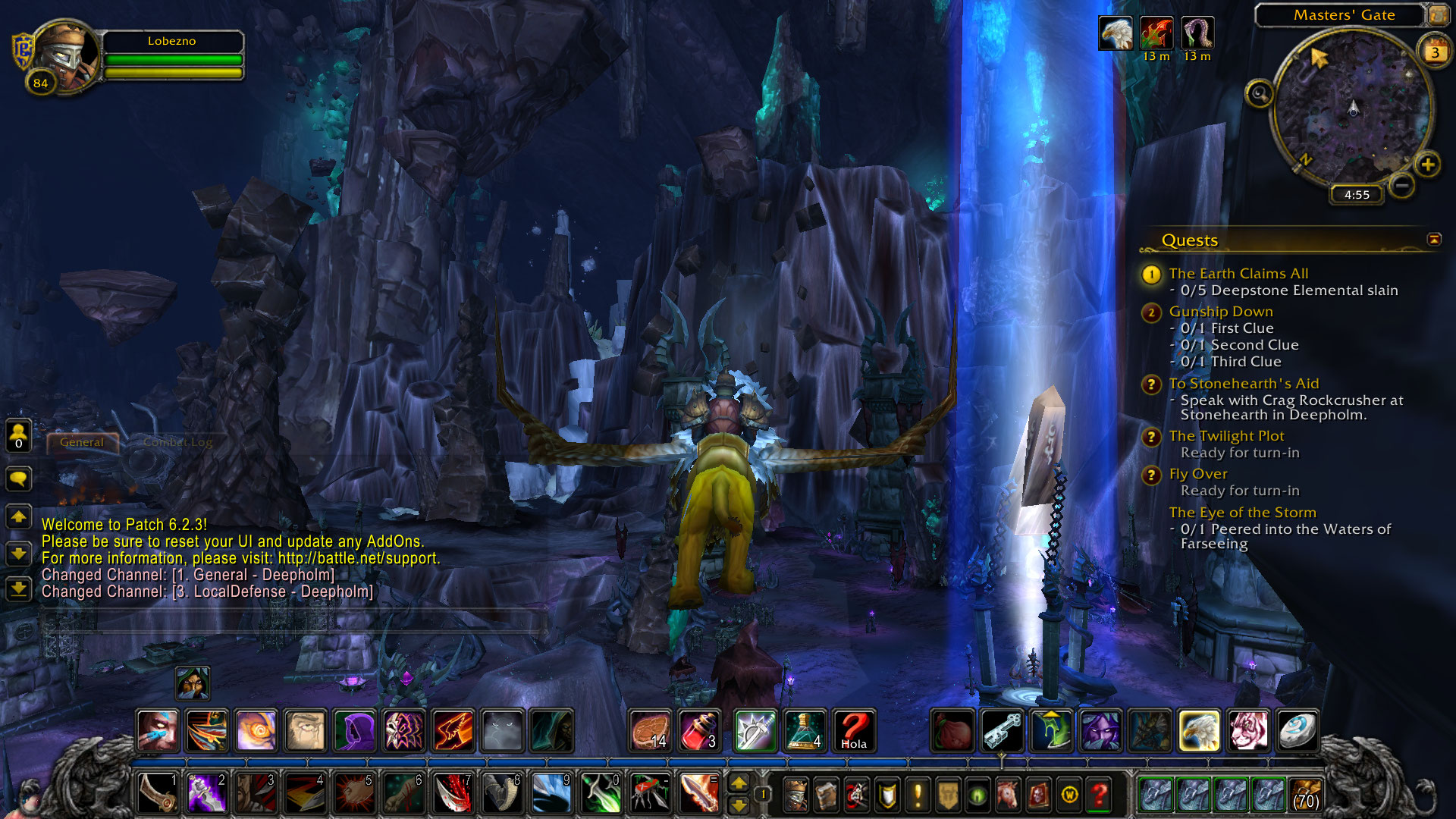
Task: Open the main backpack with 70 slots
Action: pos(1304,795)
